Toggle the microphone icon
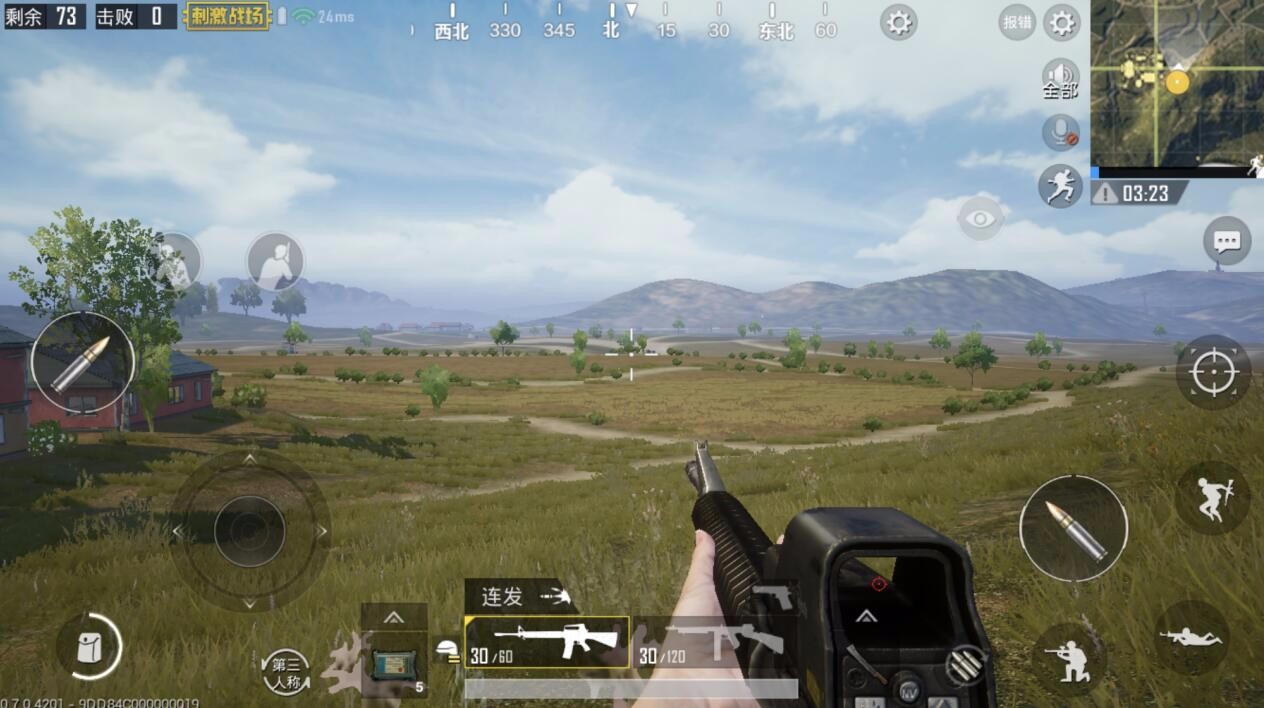The image size is (1264, 708). (1060, 132)
